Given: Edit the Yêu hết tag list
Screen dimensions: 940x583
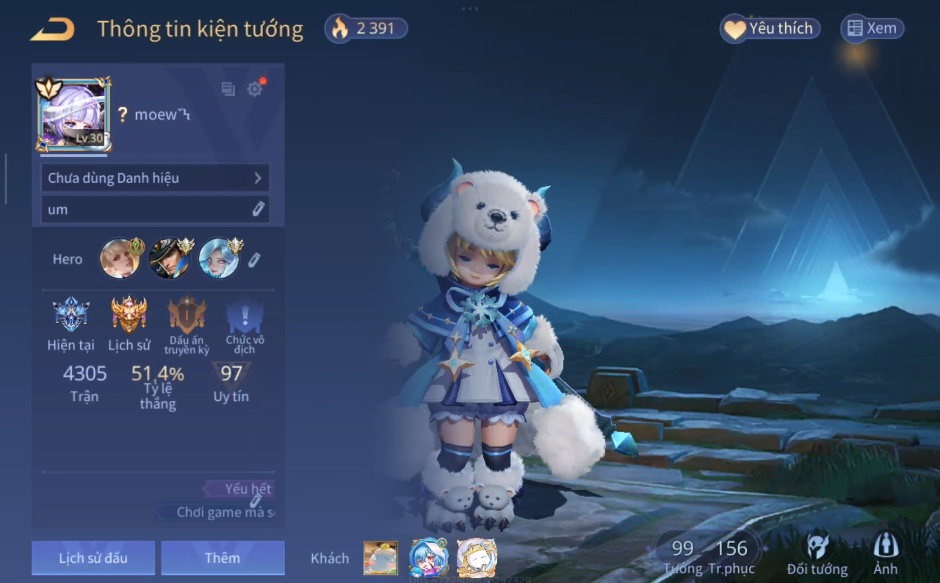Looking at the screenshot, I should [257, 500].
